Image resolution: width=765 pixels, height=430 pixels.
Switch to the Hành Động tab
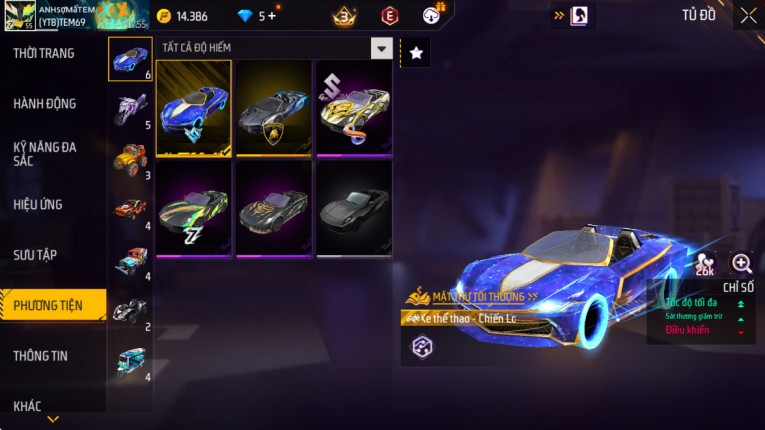tap(45, 104)
